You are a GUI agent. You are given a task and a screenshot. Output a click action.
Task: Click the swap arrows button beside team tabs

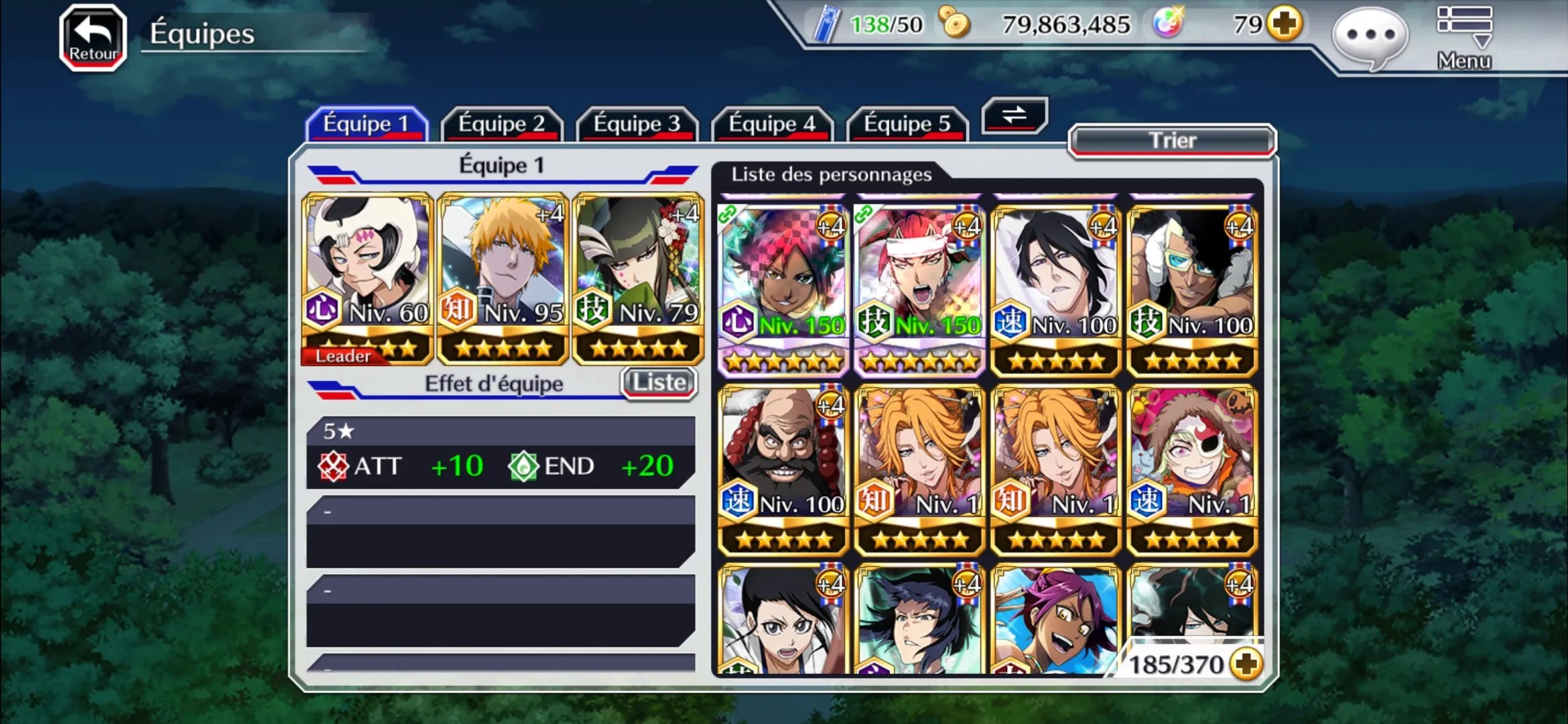pos(1015,115)
